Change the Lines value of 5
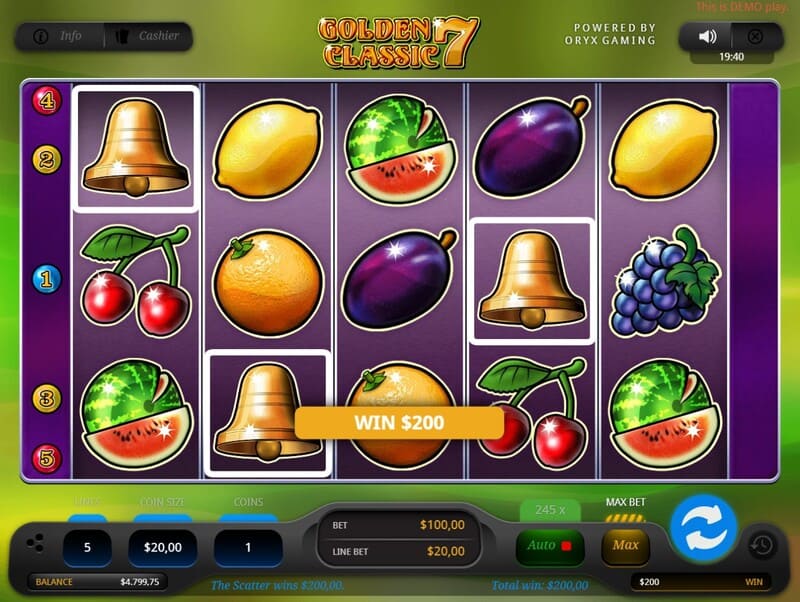Screen dimensions: 800x602 [87, 547]
